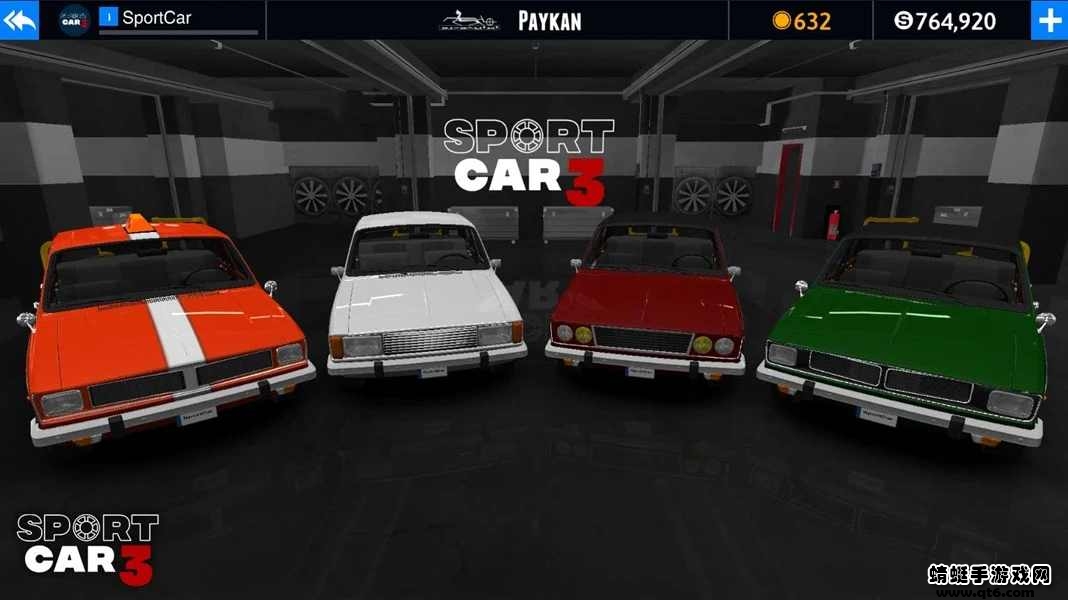Tap the blue plus button to add currency
1068x600 pixels.
(x=1049, y=20)
